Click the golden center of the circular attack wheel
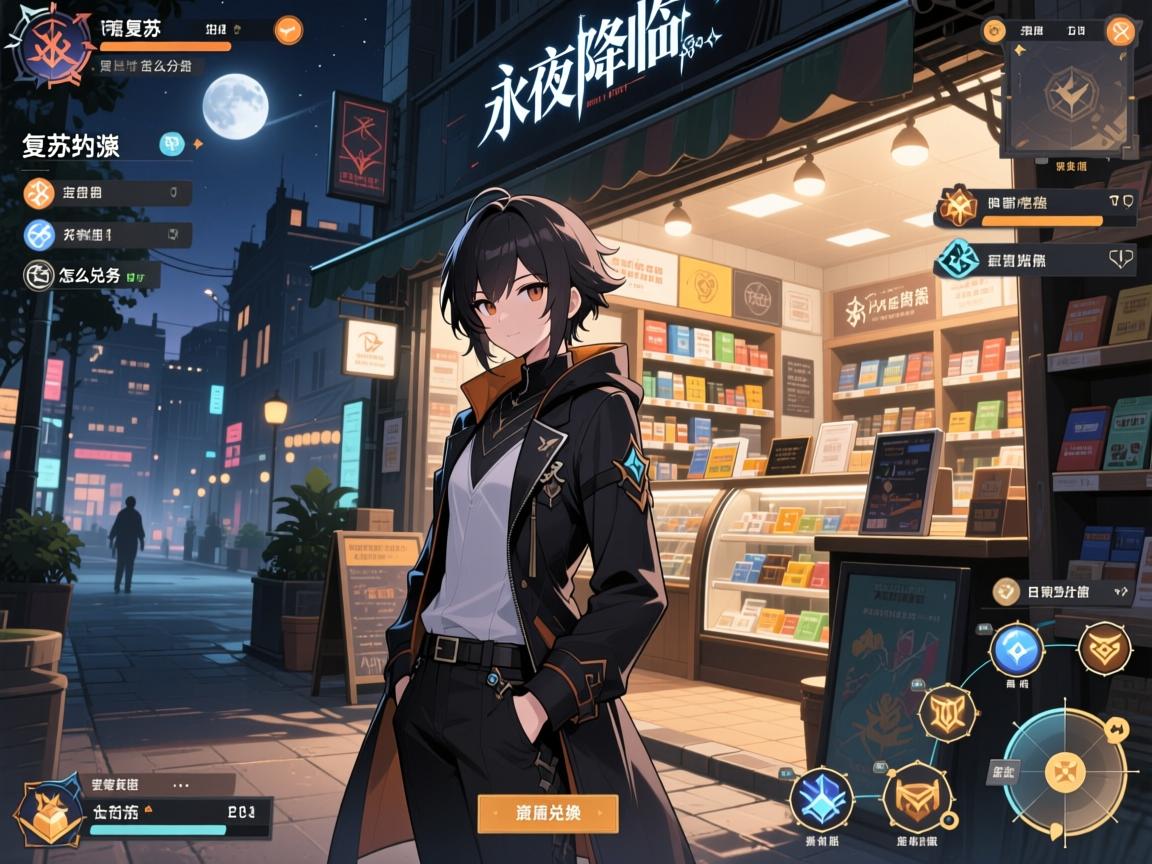This screenshot has height=864, width=1152. pos(1064,771)
